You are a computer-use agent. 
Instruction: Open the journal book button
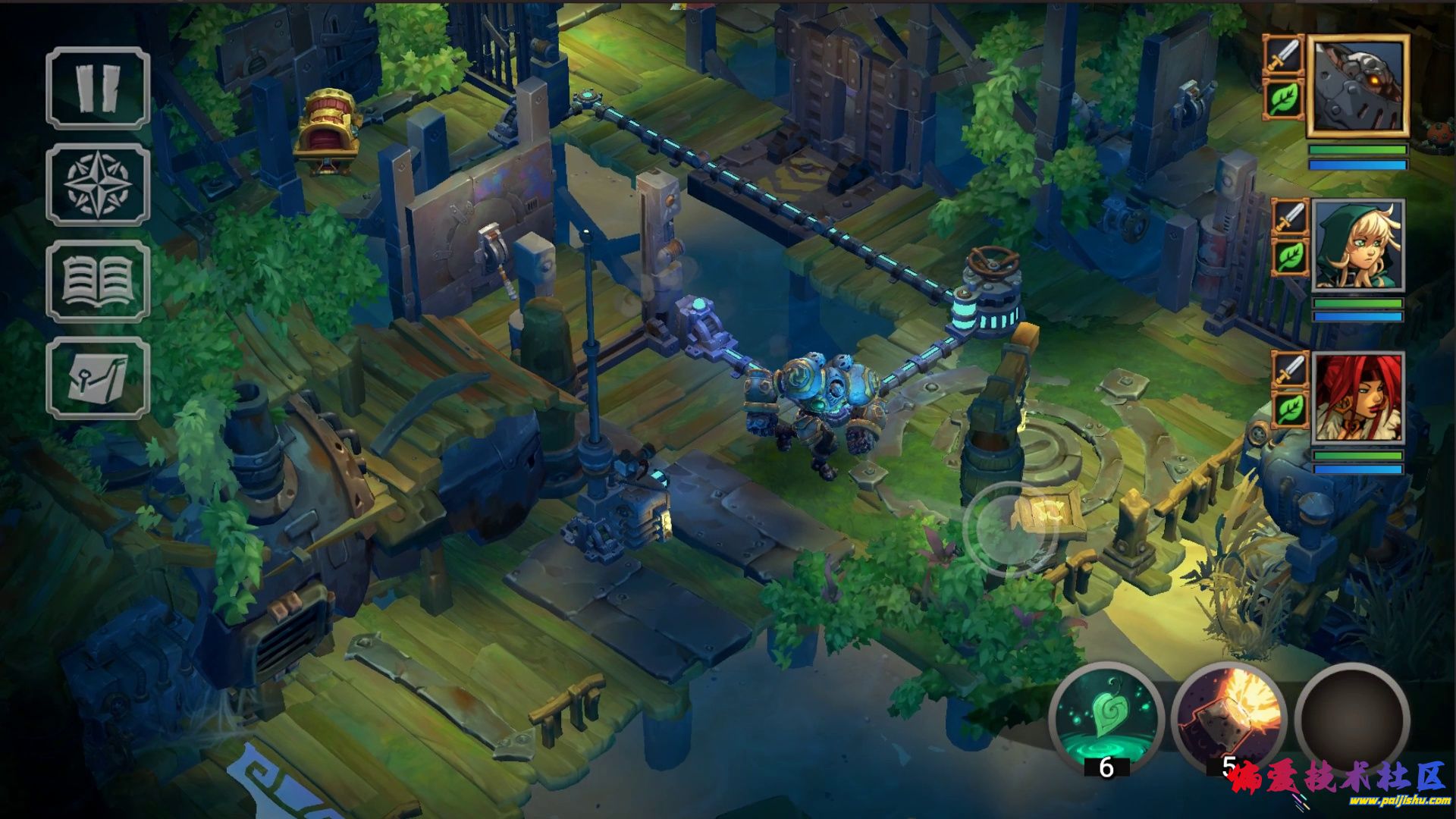point(98,281)
